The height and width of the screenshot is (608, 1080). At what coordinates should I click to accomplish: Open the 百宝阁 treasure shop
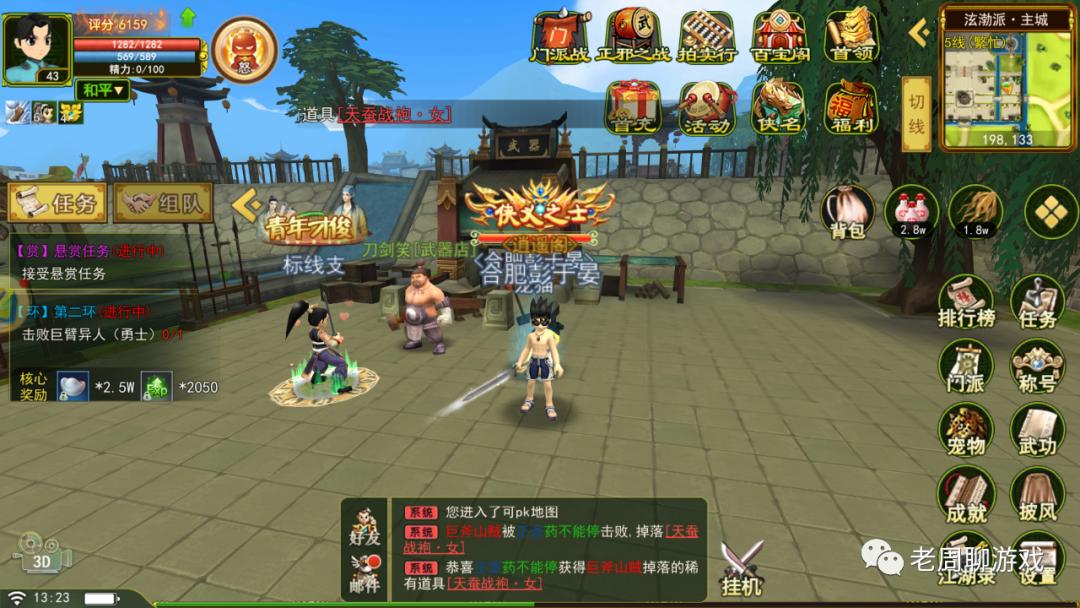(x=779, y=37)
